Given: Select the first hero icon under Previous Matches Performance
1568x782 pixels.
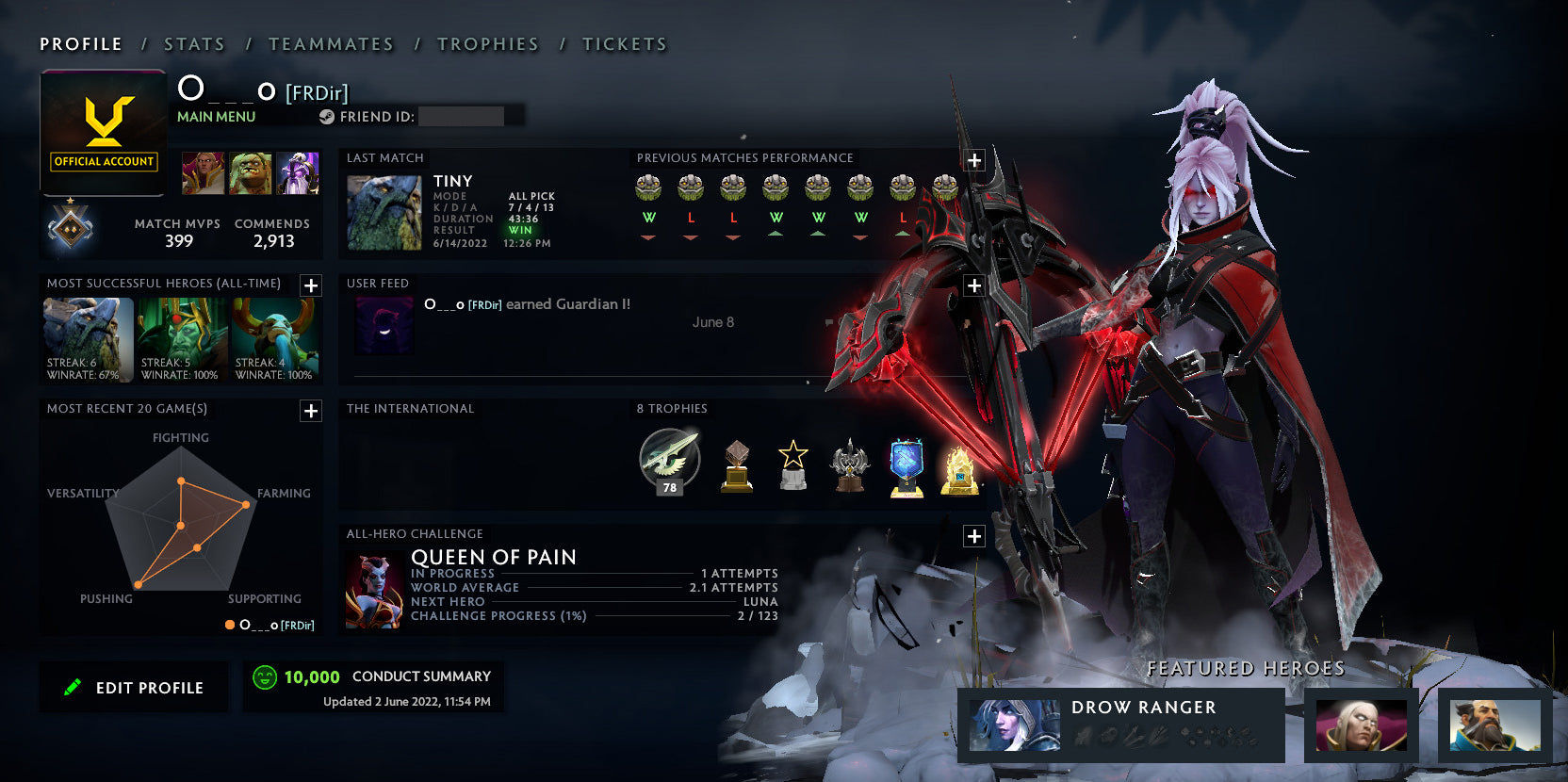Looking at the screenshot, I should [648, 189].
